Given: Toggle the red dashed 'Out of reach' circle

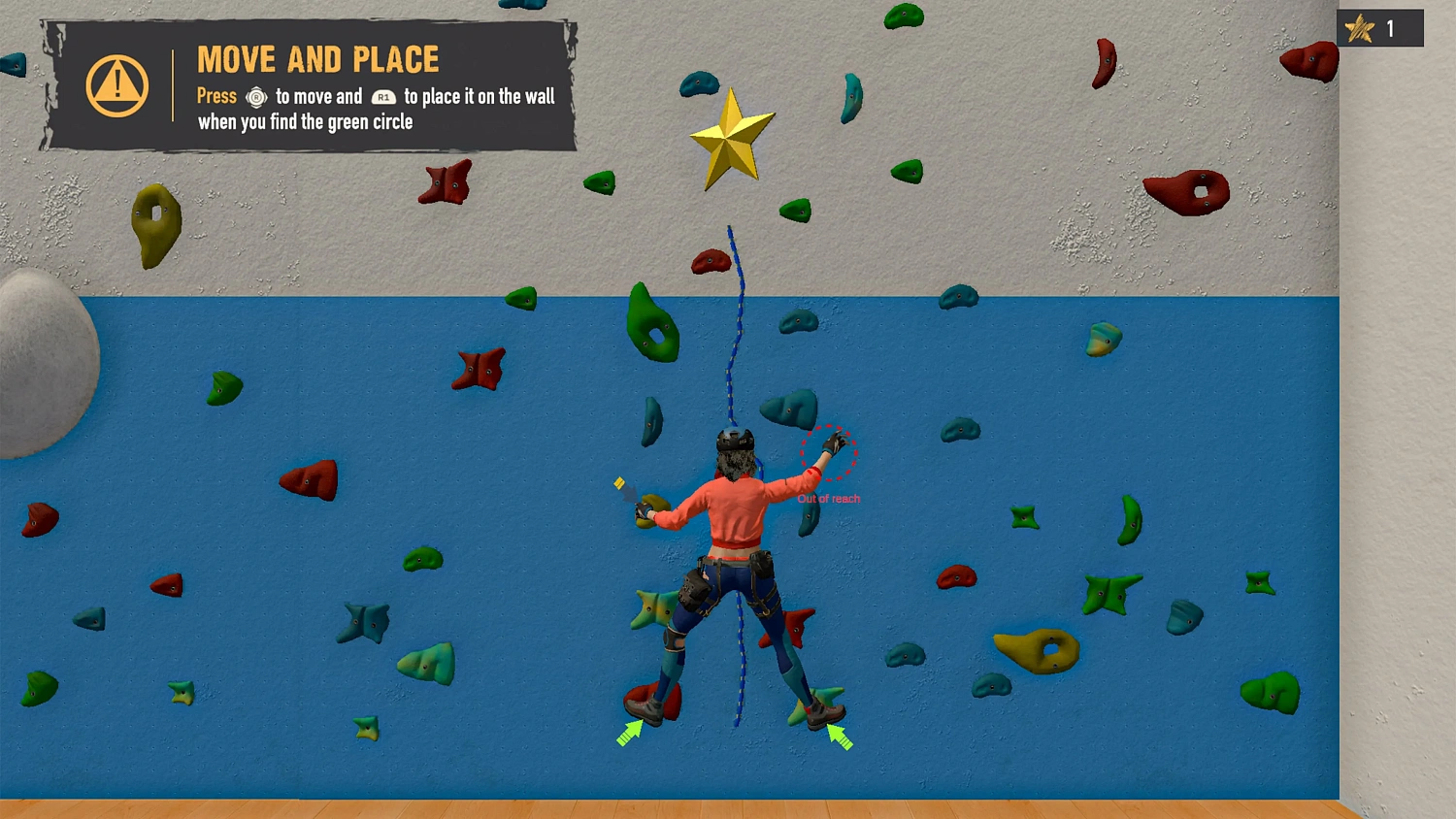Looking at the screenshot, I should 827,453.
